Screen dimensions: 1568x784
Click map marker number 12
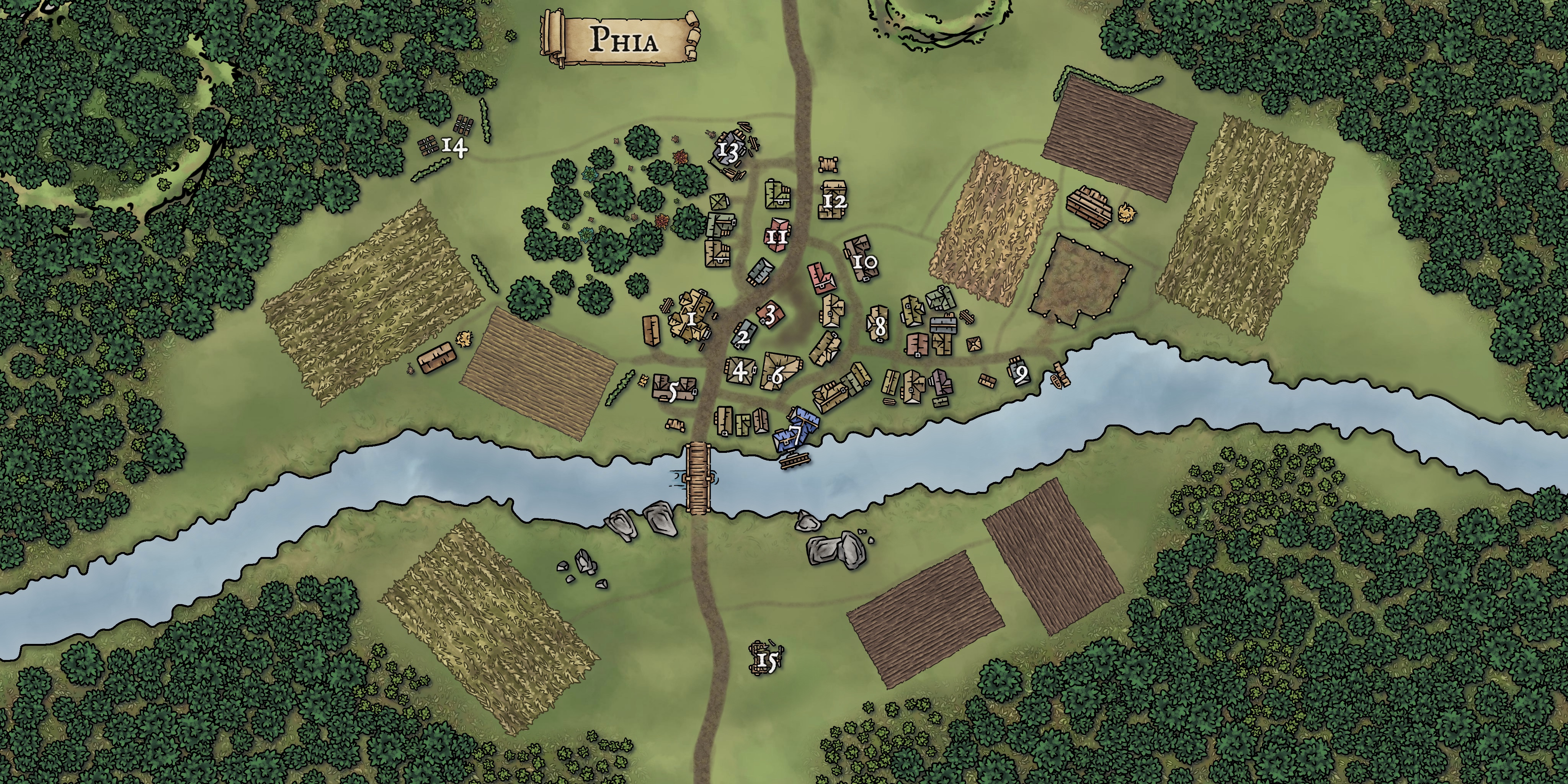(835, 200)
